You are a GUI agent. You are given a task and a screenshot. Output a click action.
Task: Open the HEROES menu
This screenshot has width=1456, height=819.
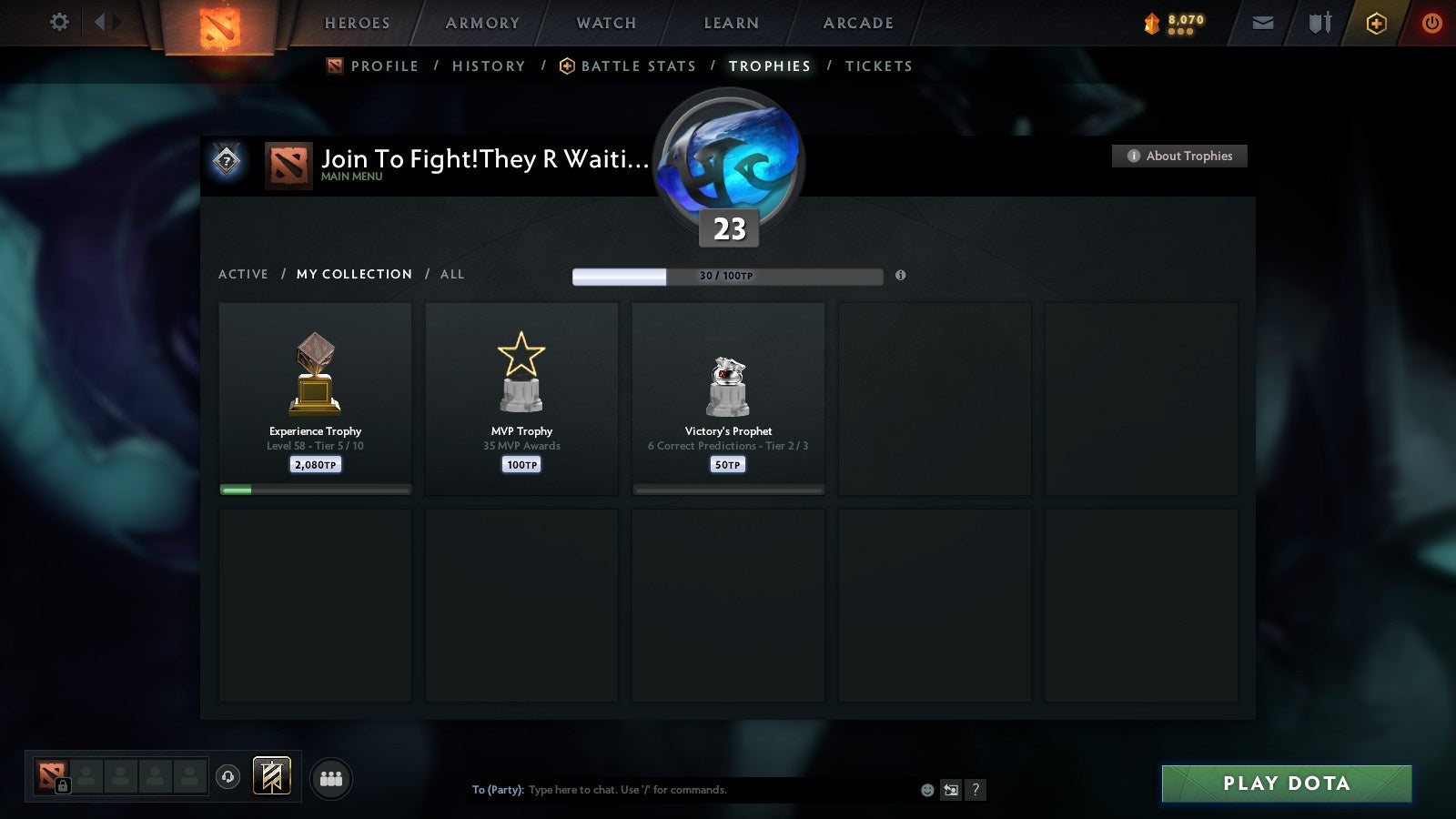(x=356, y=24)
